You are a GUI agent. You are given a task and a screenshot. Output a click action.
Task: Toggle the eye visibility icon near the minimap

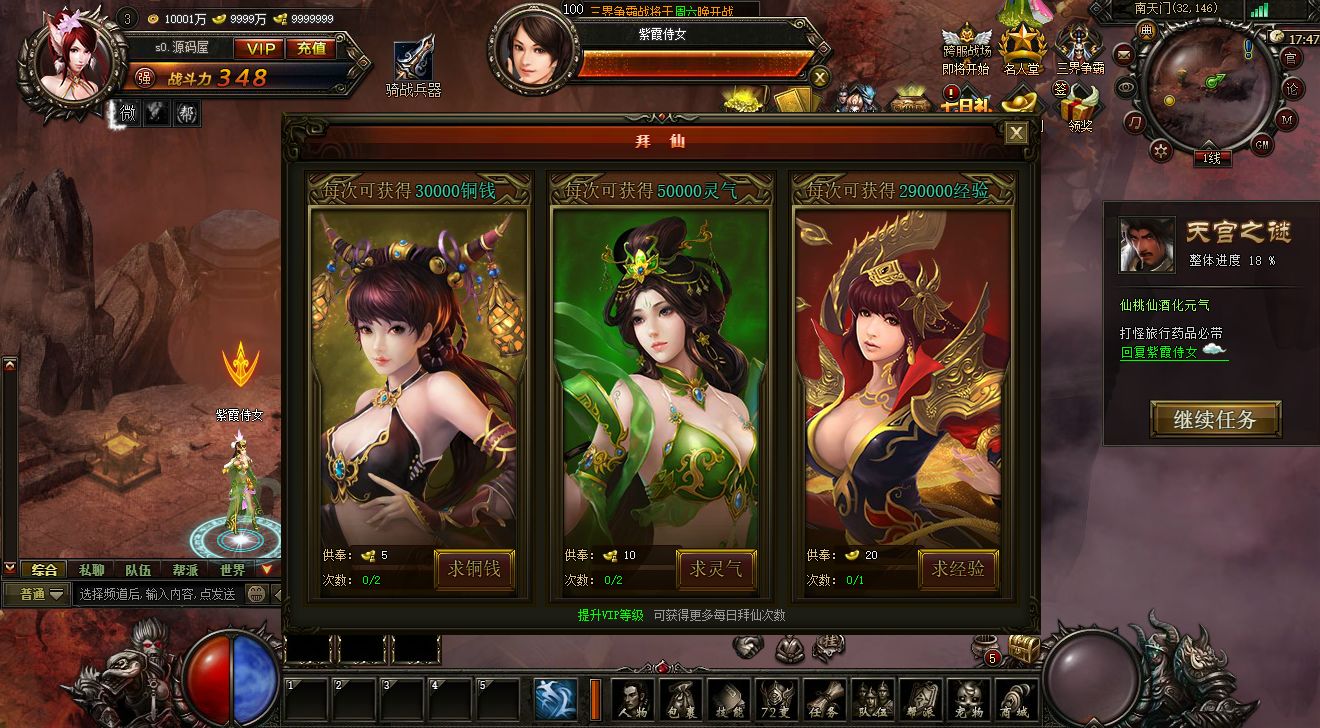pos(1126,88)
